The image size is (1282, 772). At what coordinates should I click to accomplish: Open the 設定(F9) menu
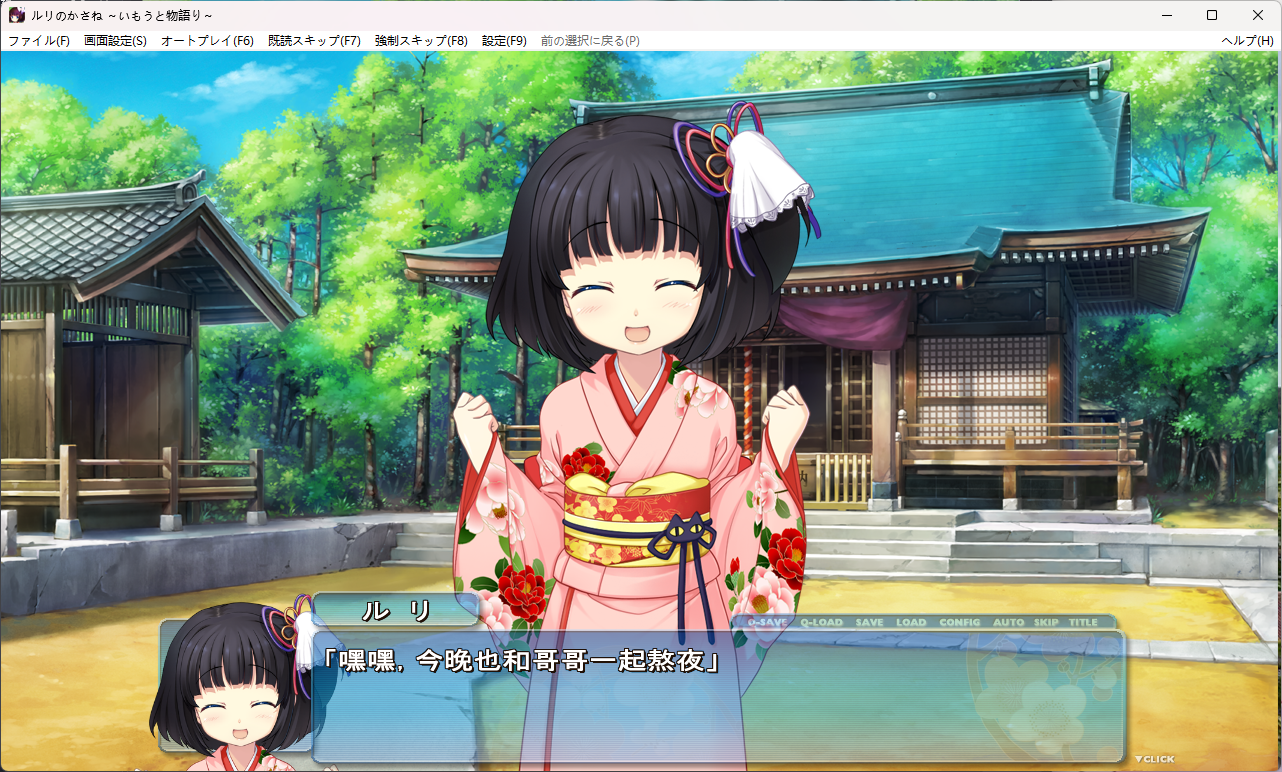(504, 41)
